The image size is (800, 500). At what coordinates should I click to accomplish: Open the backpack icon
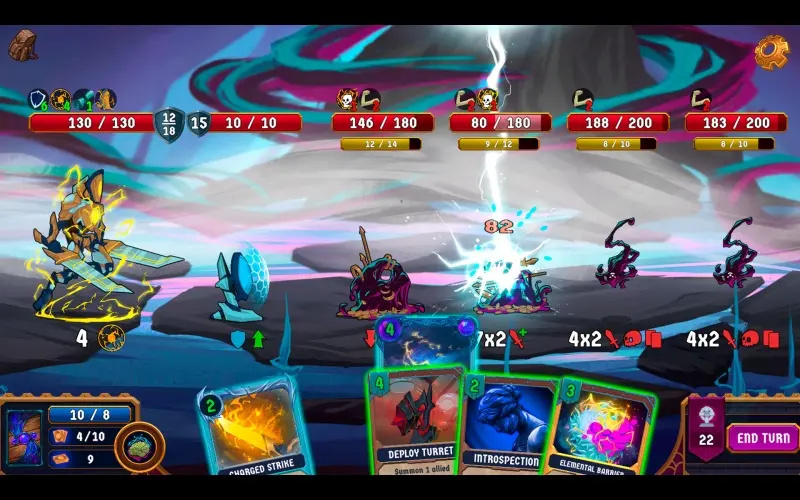point(23,45)
